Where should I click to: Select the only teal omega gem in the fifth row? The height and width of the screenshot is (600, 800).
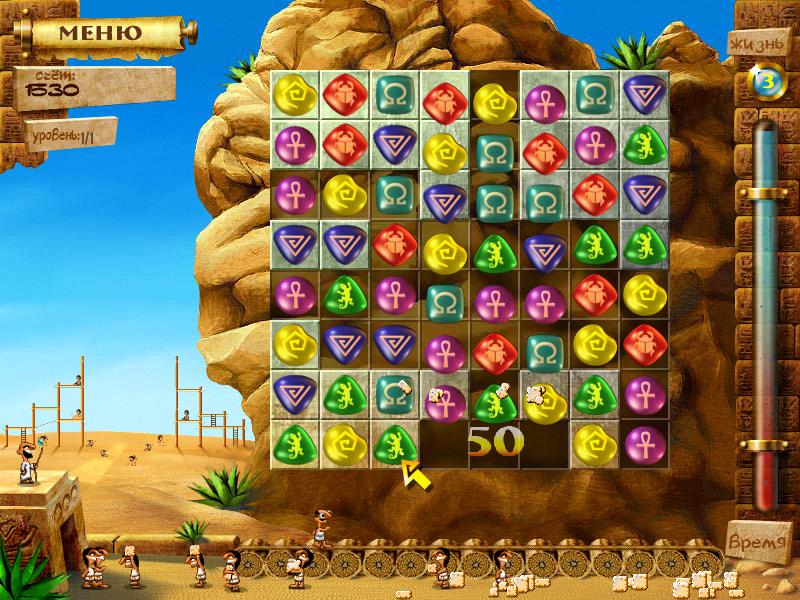pos(443,297)
